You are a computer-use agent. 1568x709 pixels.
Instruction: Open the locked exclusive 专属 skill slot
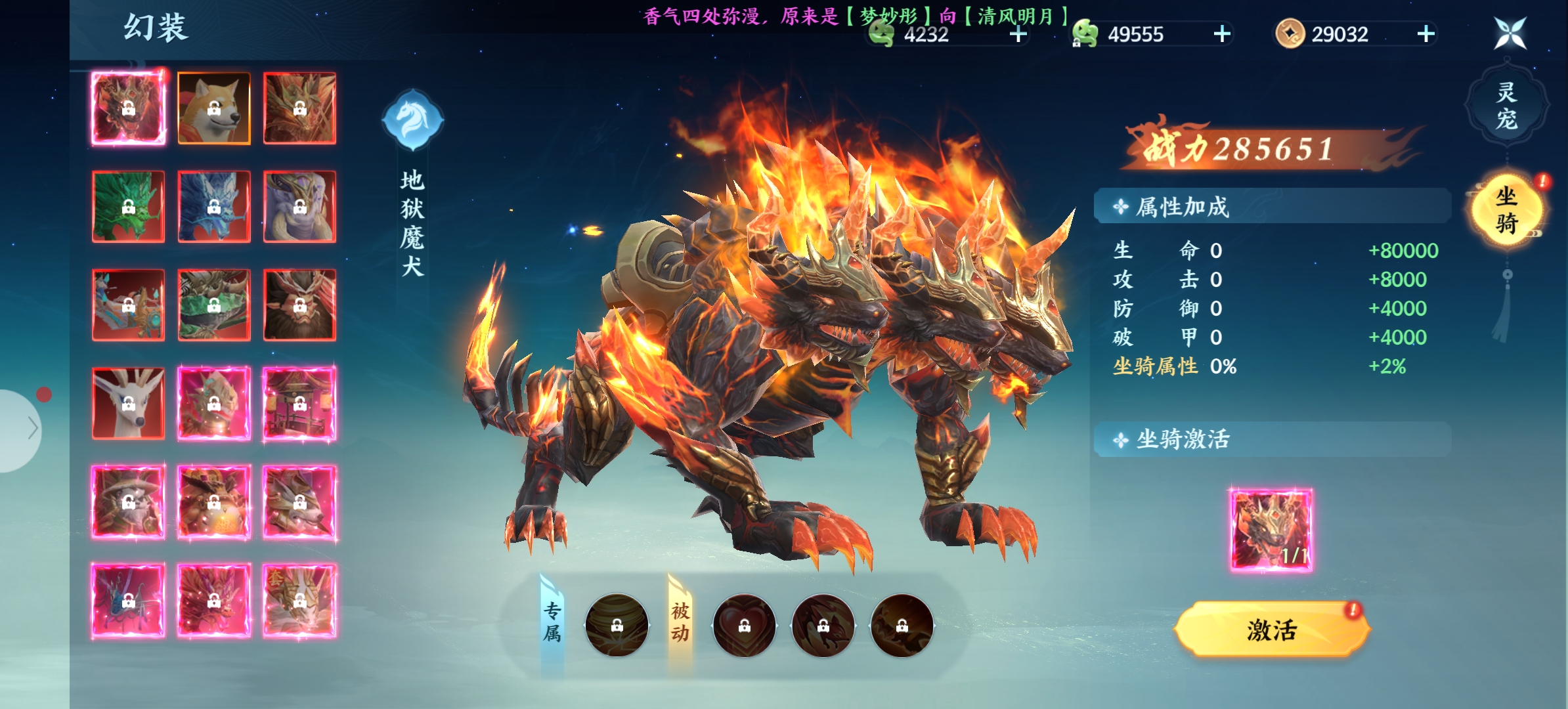point(617,626)
